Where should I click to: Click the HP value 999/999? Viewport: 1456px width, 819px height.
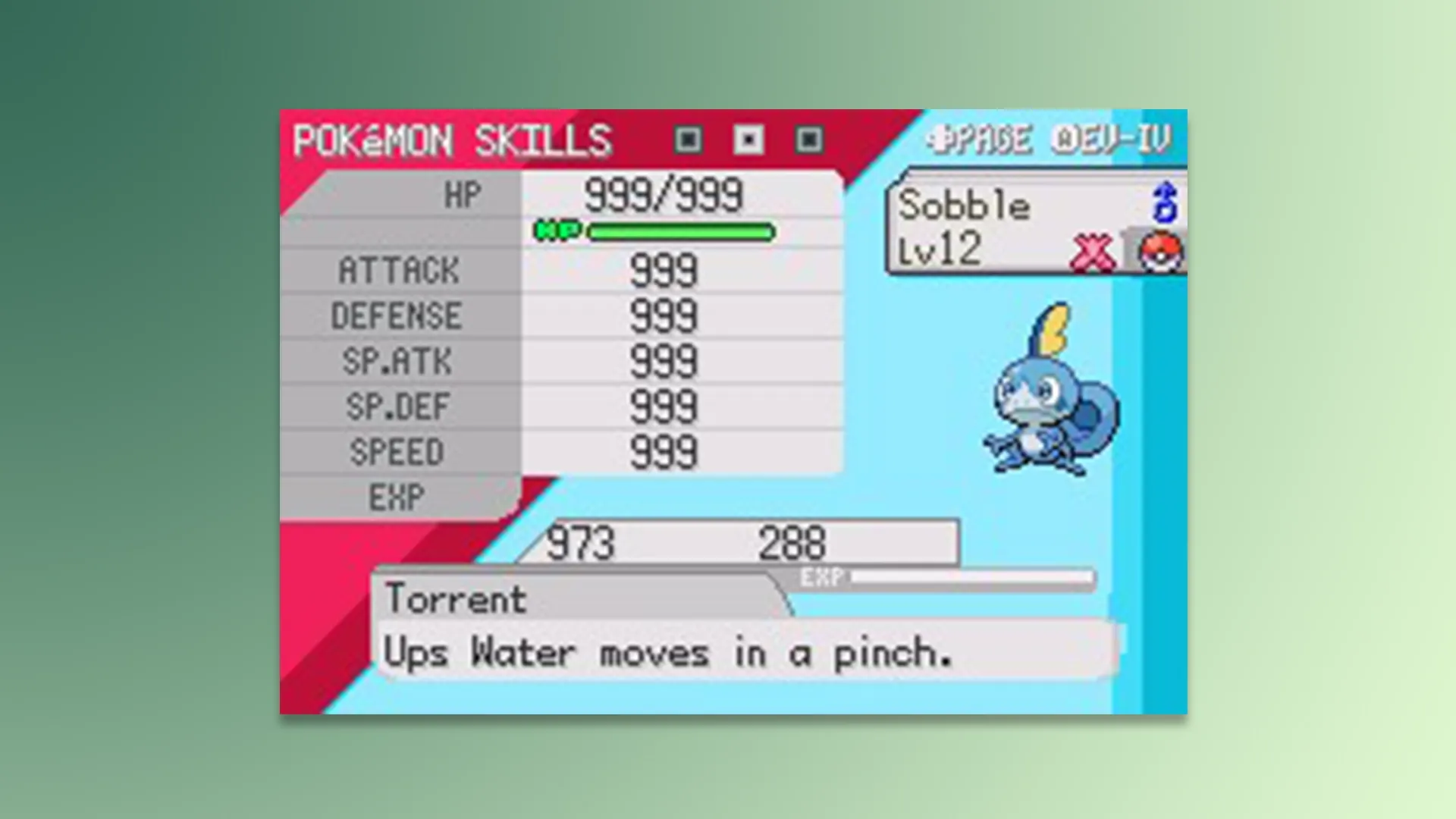click(664, 196)
